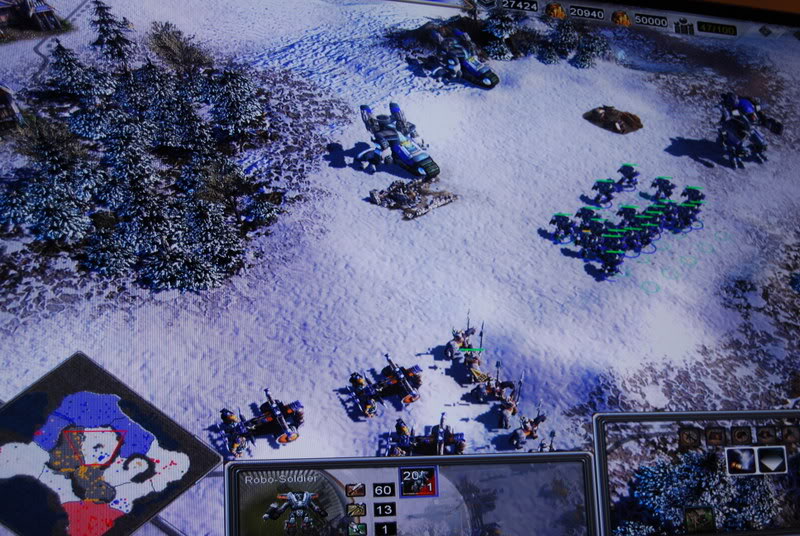Activate the fiery attack command icon
The height and width of the screenshot is (536, 800).
coord(741,460)
